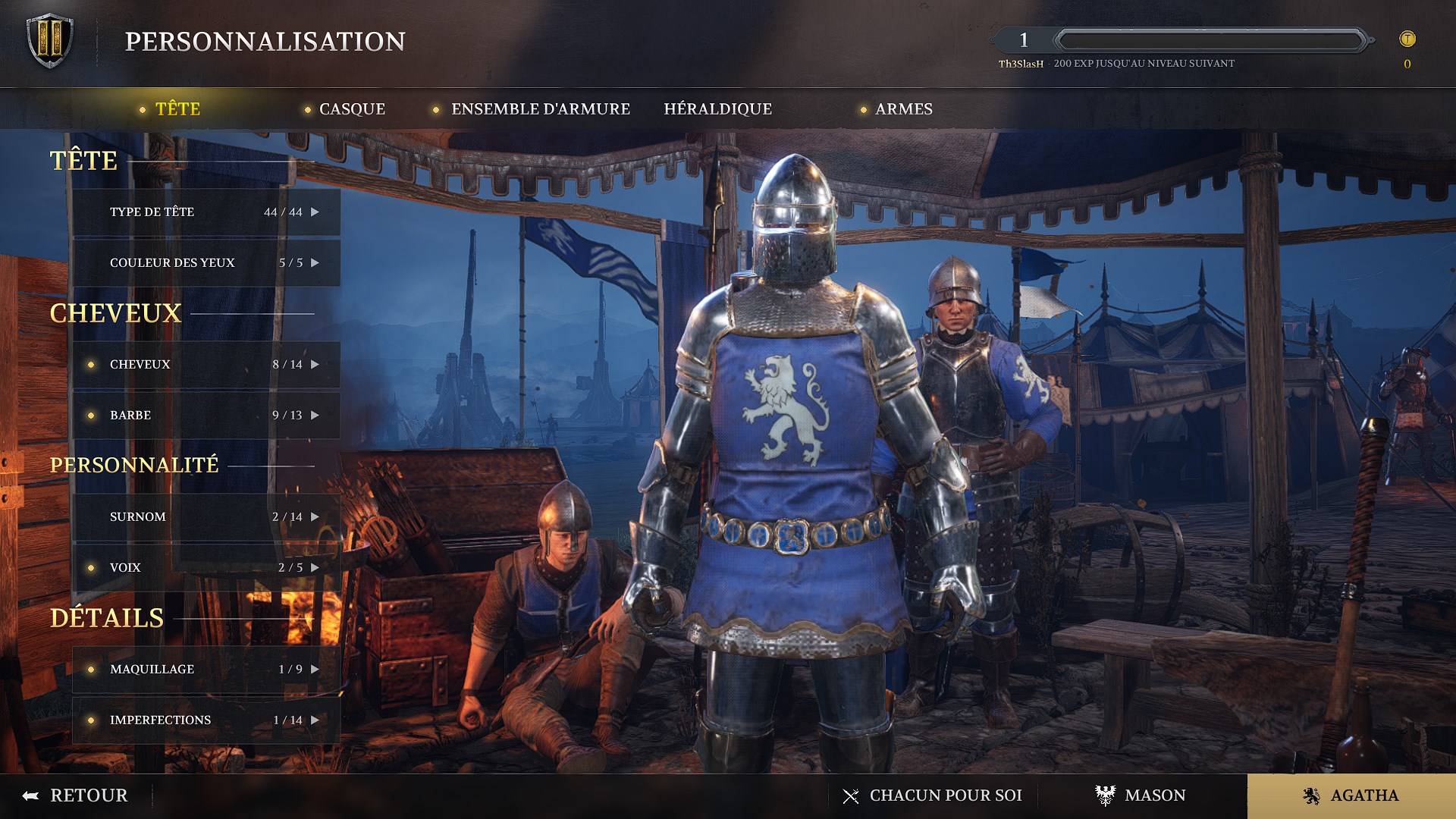Switch to the Chacun pour soi faction
This screenshot has width=1456, height=819.
pyautogui.click(x=933, y=795)
